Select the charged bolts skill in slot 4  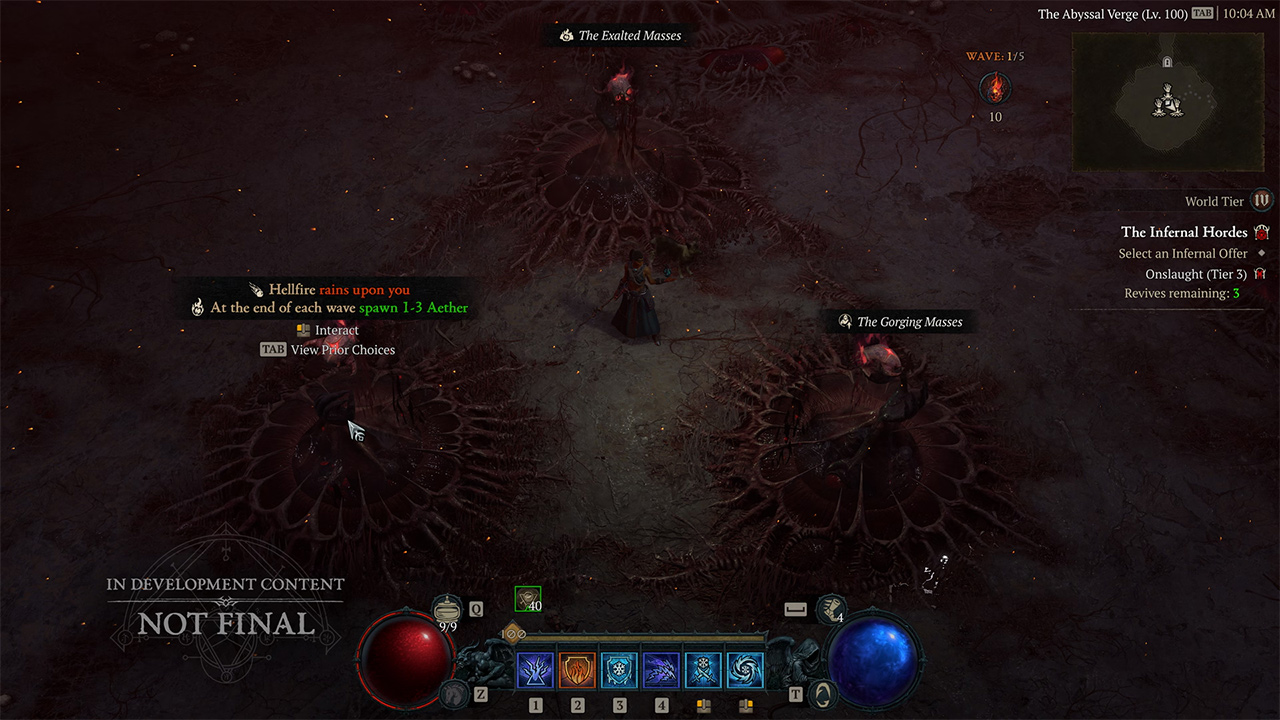(x=661, y=670)
